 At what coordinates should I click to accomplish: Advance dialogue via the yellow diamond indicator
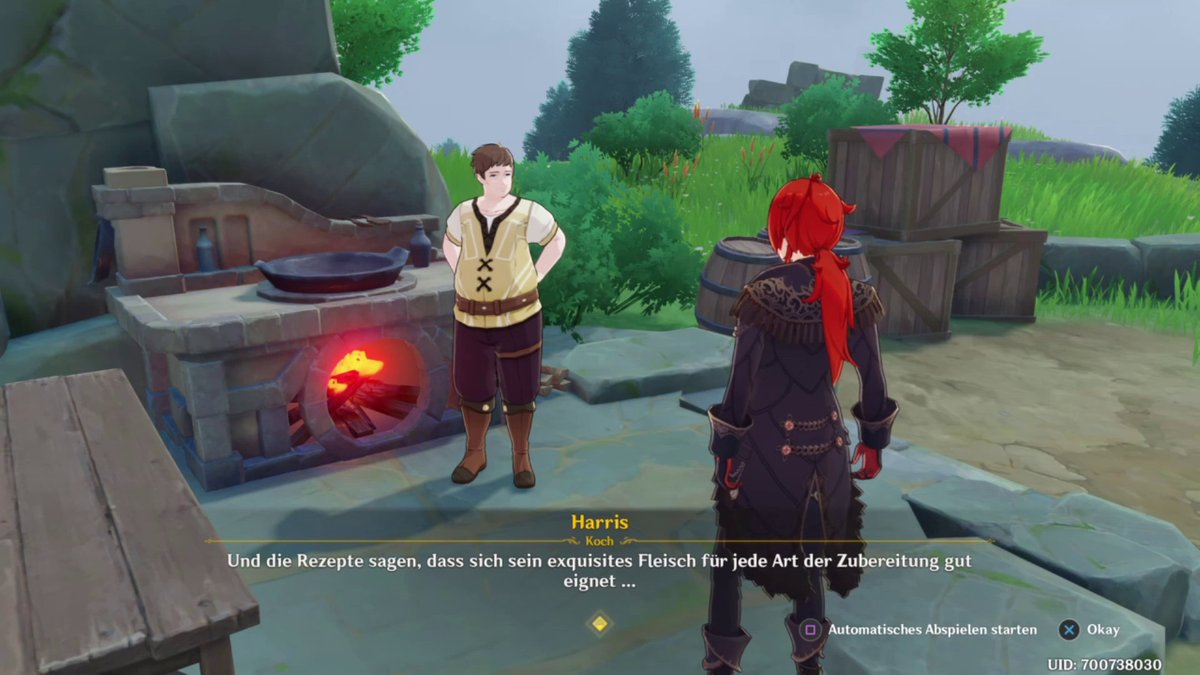pyautogui.click(x=599, y=624)
